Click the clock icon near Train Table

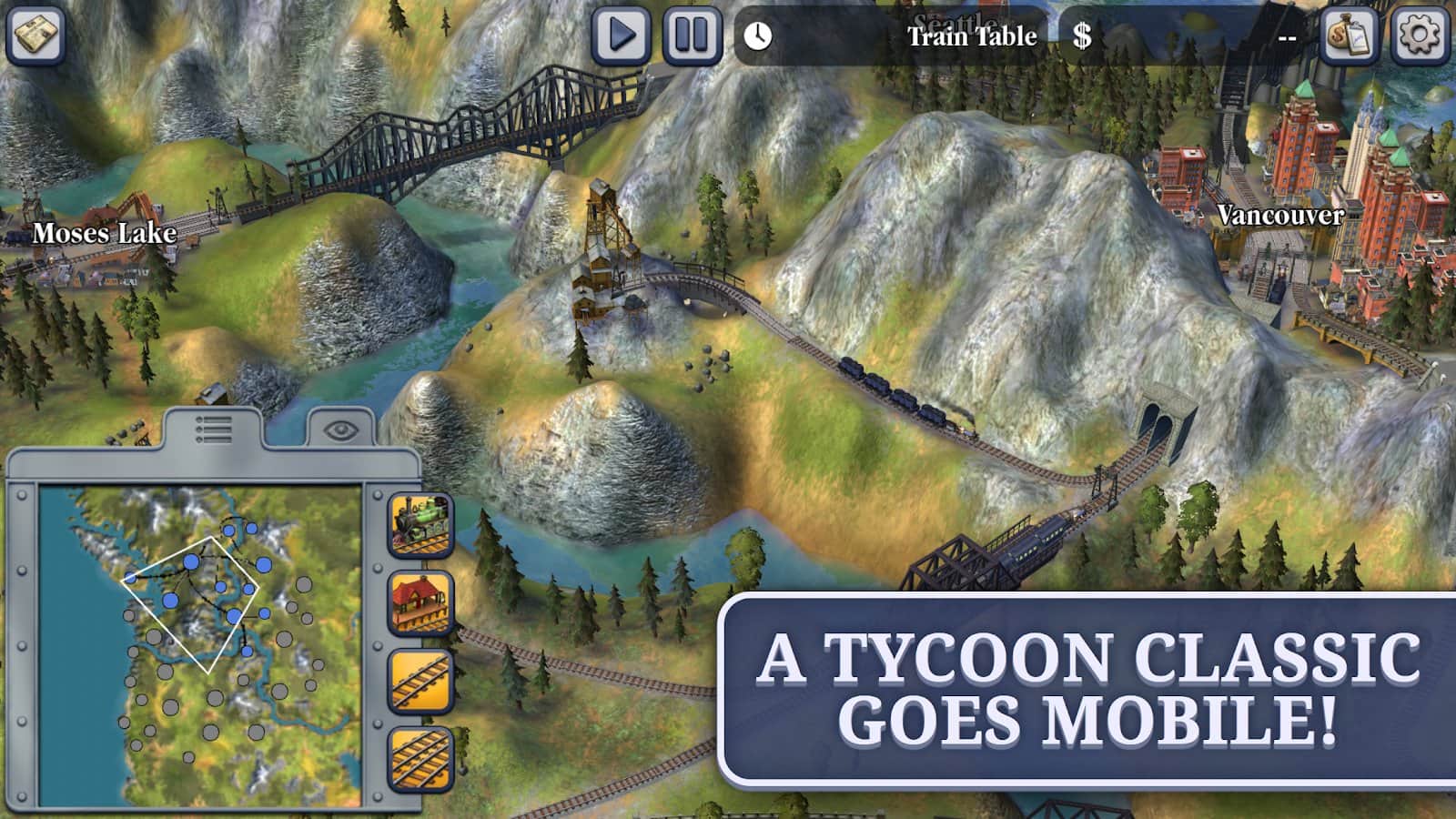pos(756,36)
